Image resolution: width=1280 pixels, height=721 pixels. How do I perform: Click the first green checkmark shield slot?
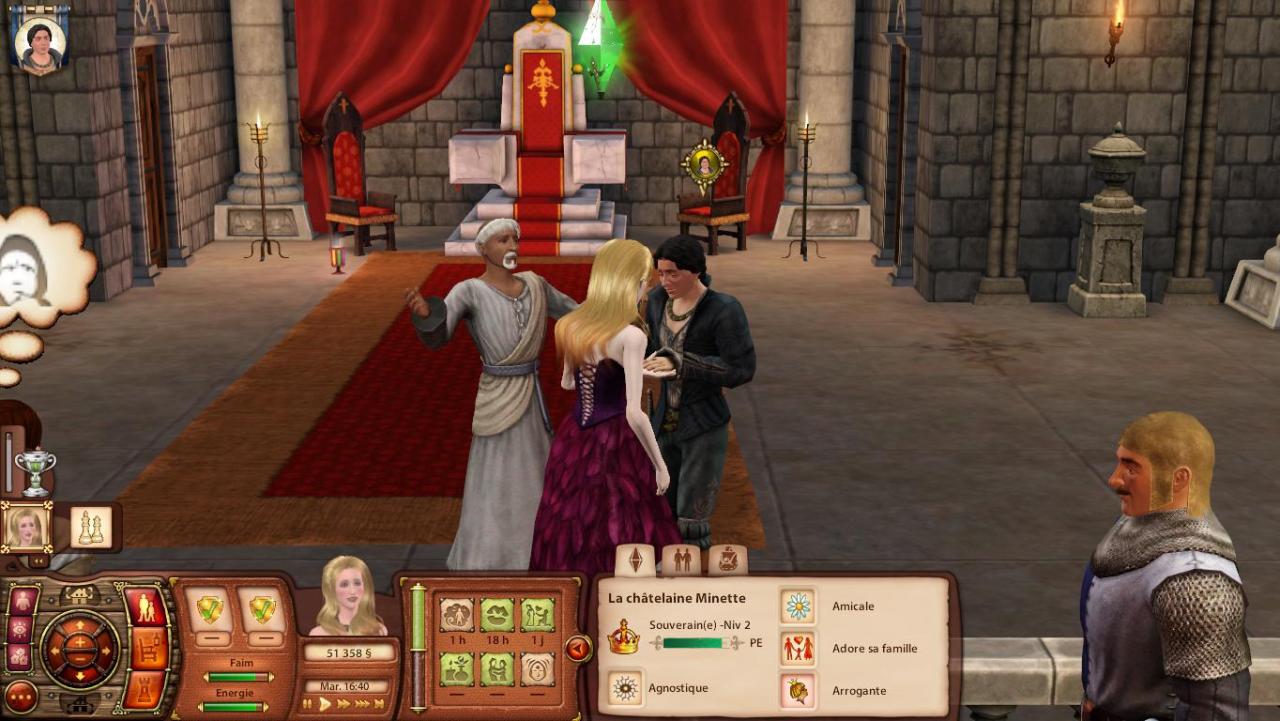[x=210, y=610]
